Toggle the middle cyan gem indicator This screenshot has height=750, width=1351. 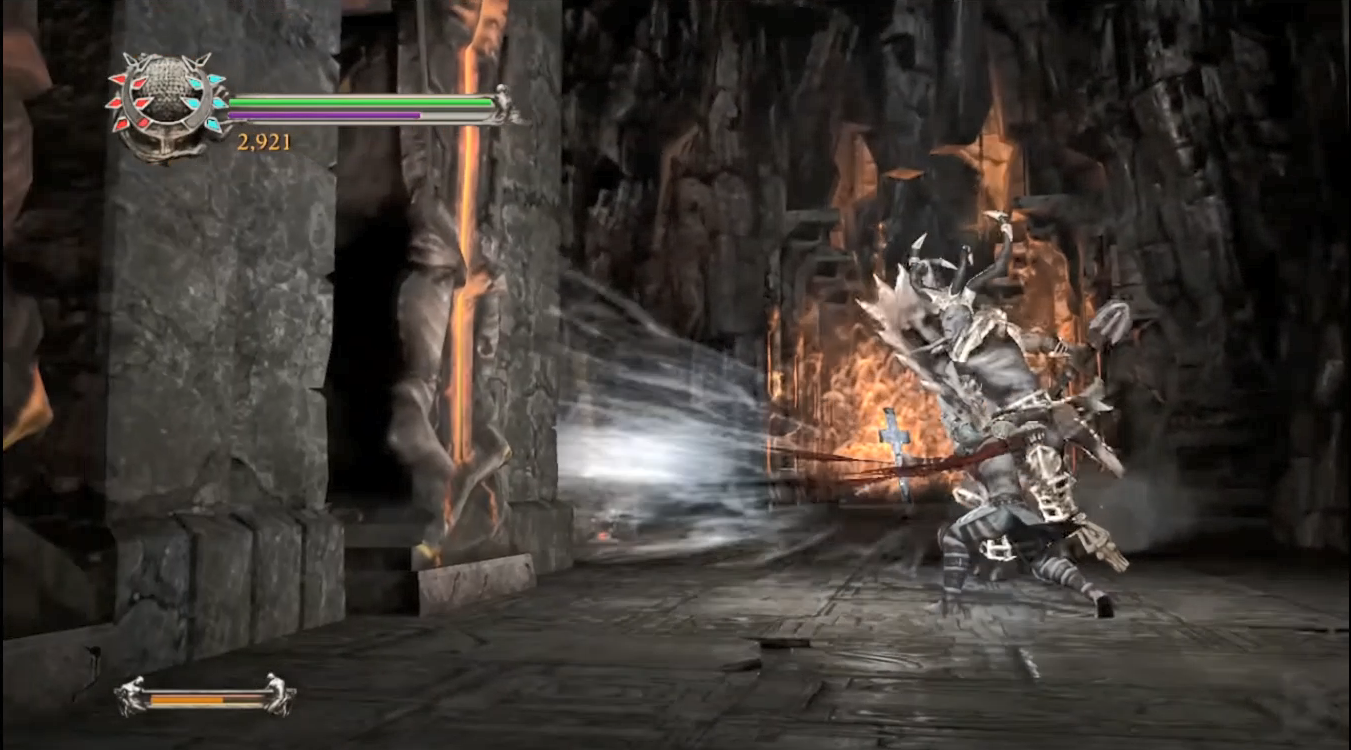pos(221,103)
